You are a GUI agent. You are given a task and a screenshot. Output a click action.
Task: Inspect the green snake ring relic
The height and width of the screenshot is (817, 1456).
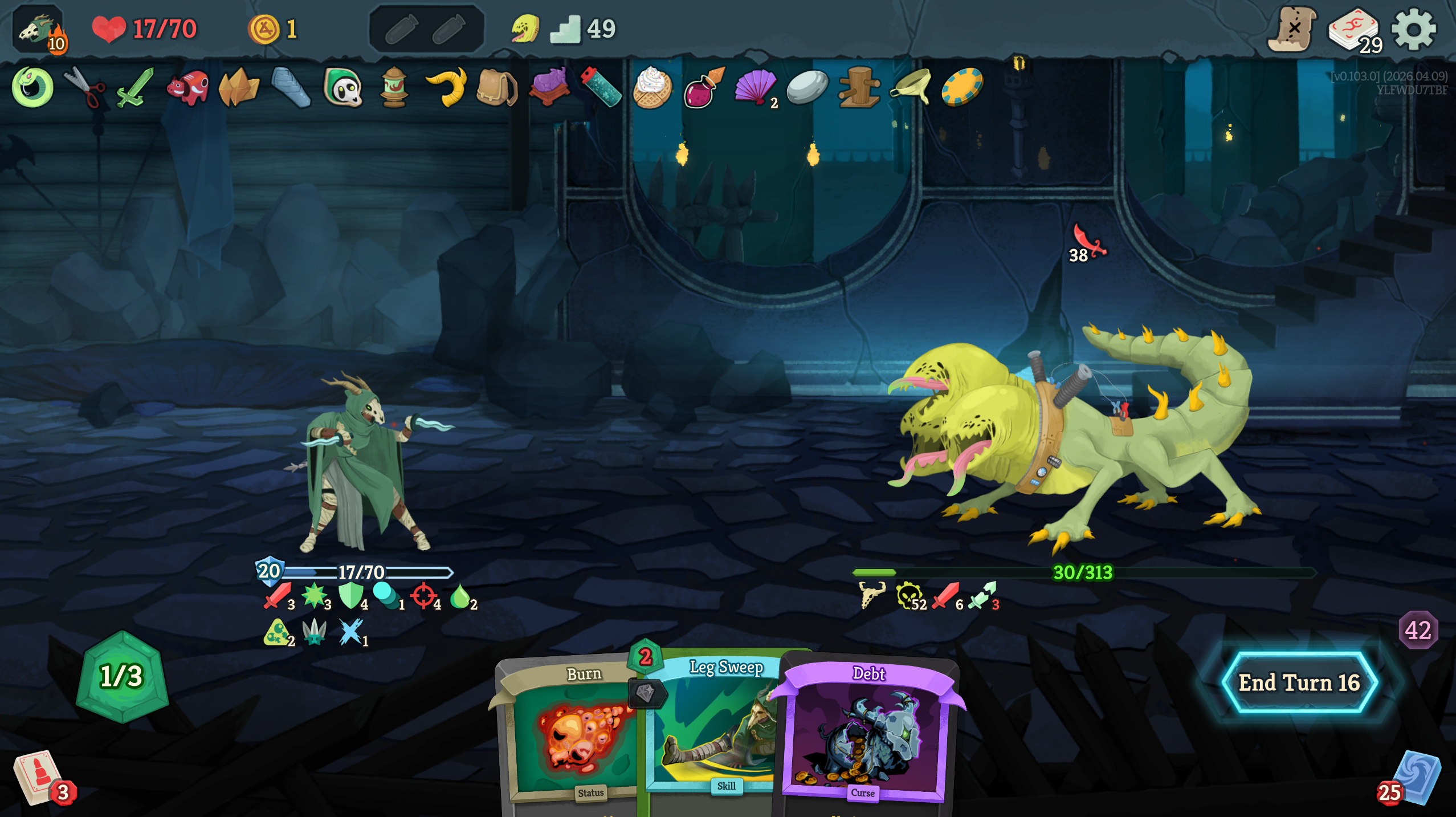pos(32,87)
